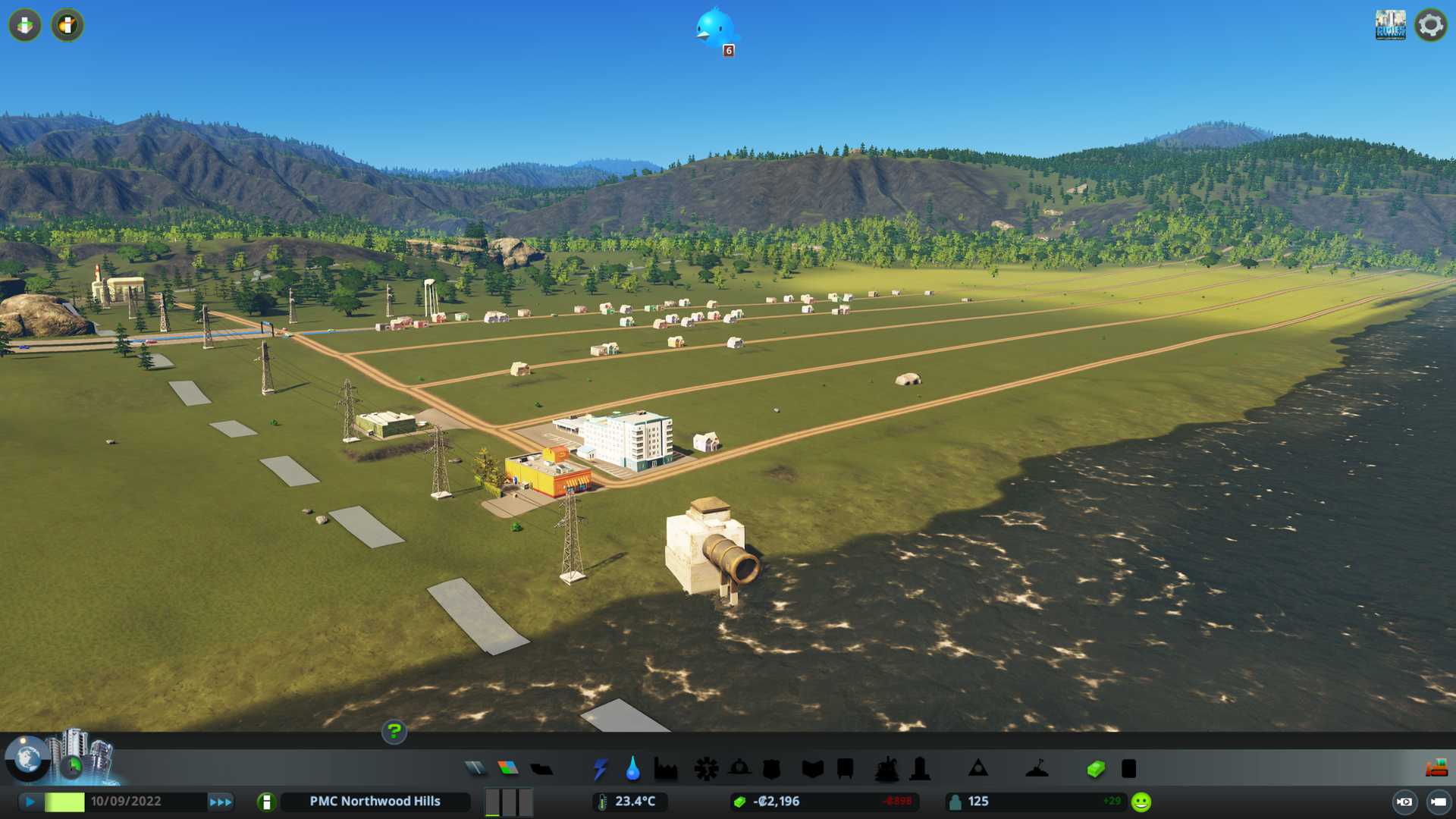1456x819 pixels.
Task: Open city info for PMC Northwood Hills
Action: click(375, 802)
